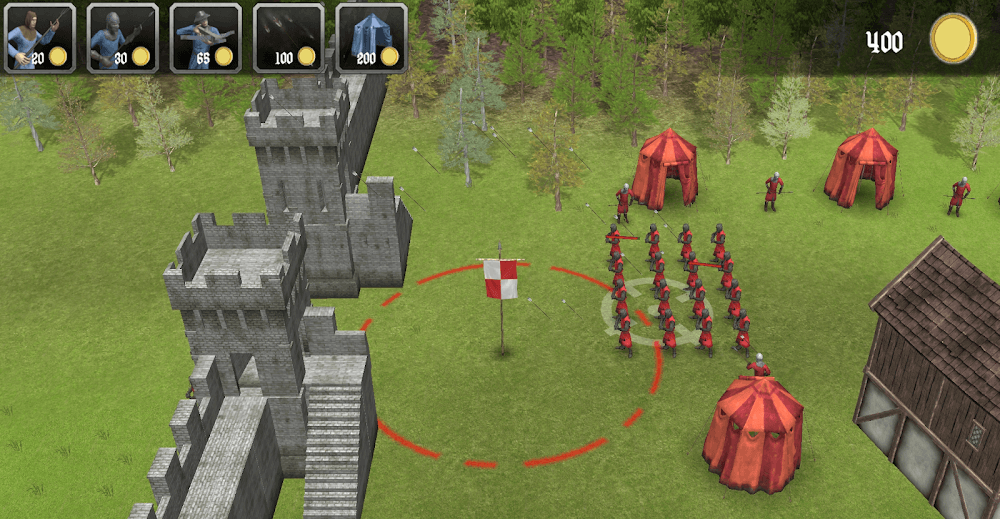Purchase the blue tent for 200 gold
This screenshot has height=519, width=1000.
[x=371, y=38]
